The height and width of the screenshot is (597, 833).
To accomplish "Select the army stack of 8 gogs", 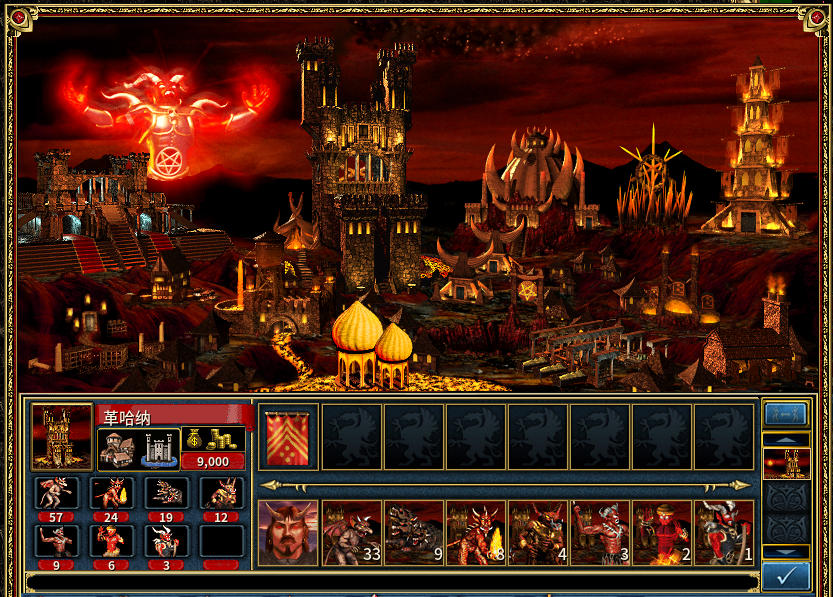I will coord(475,533).
